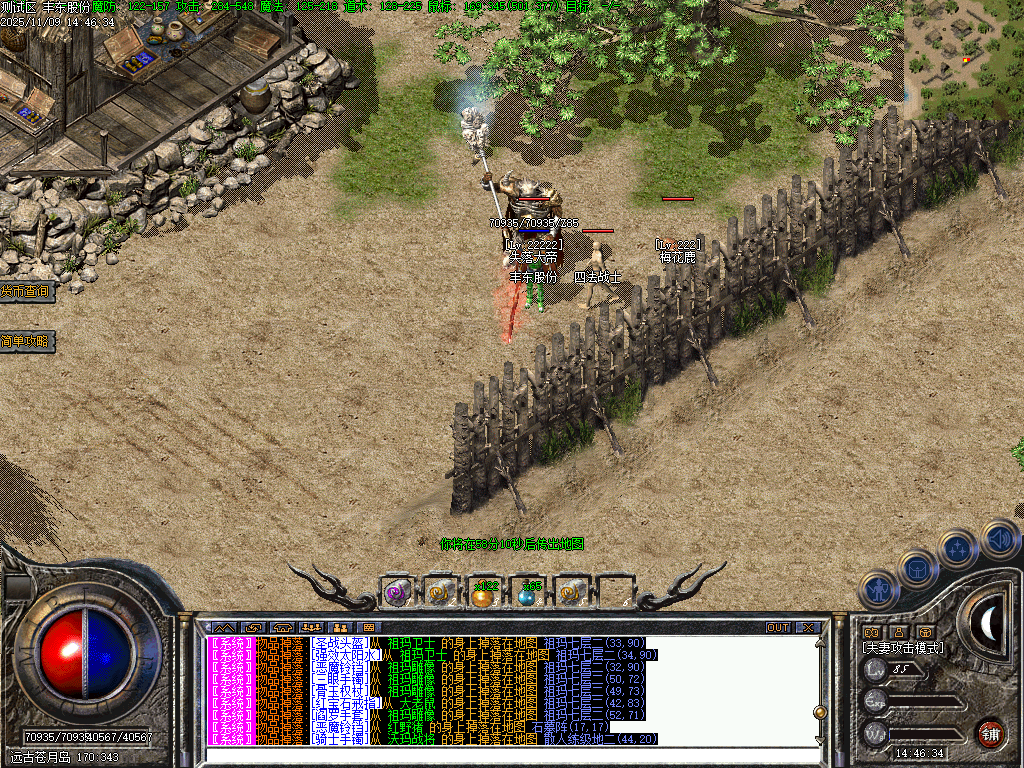Open the red 铺 shop button
This screenshot has height=768, width=1024.
990,733
